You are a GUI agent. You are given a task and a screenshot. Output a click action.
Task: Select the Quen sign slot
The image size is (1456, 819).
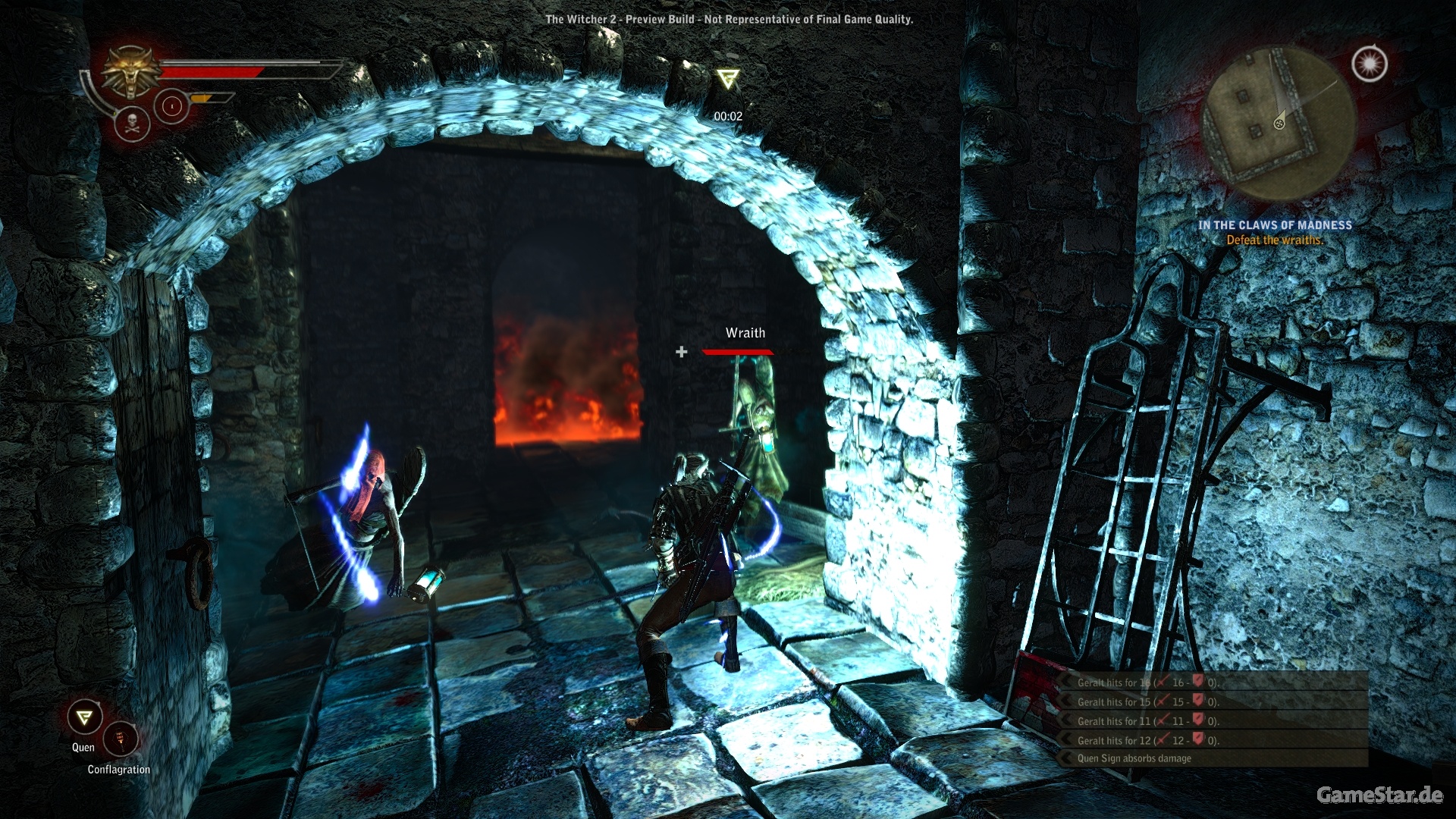pyautogui.click(x=84, y=717)
